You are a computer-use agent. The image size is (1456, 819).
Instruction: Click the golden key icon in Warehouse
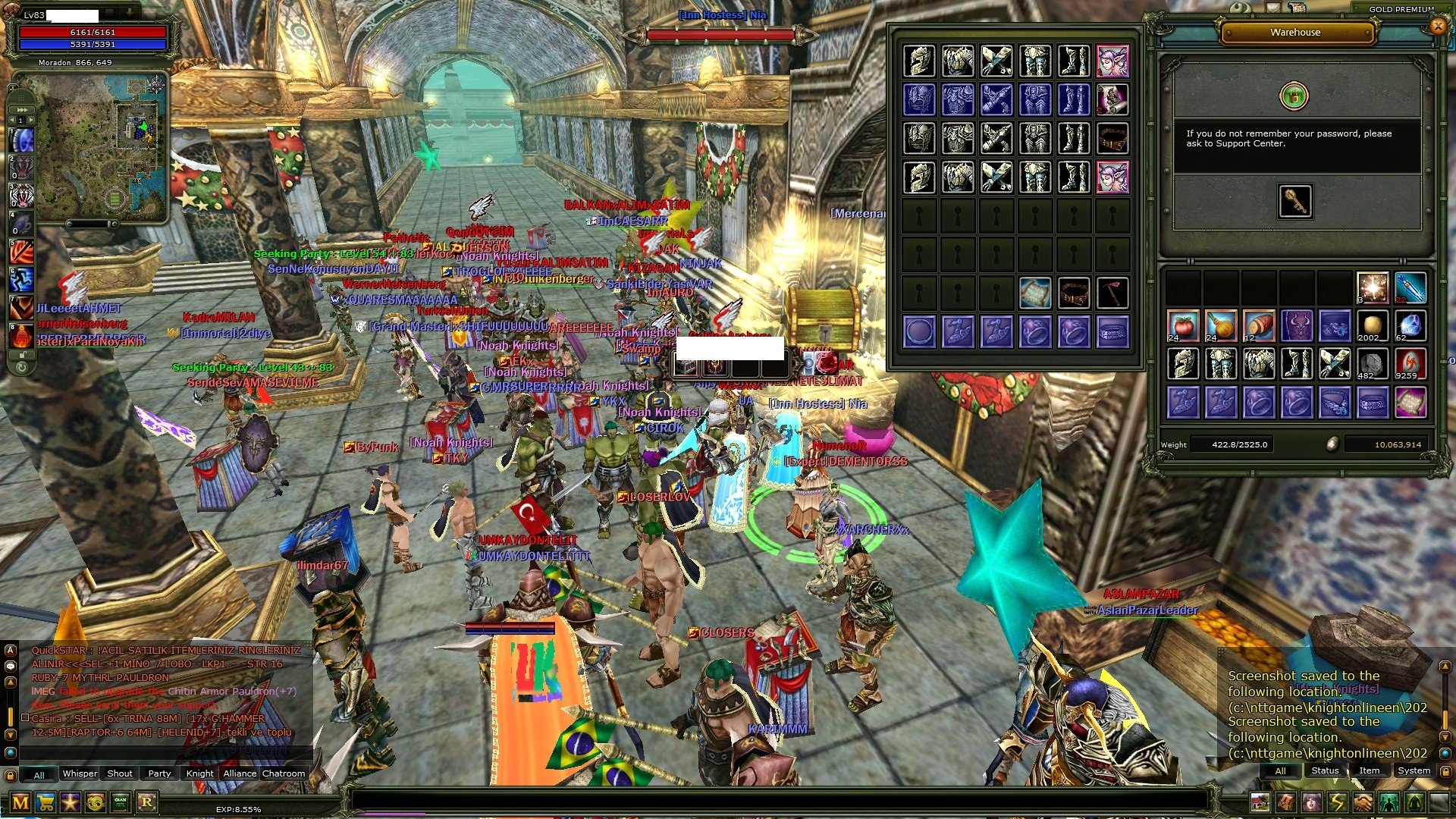(1294, 201)
